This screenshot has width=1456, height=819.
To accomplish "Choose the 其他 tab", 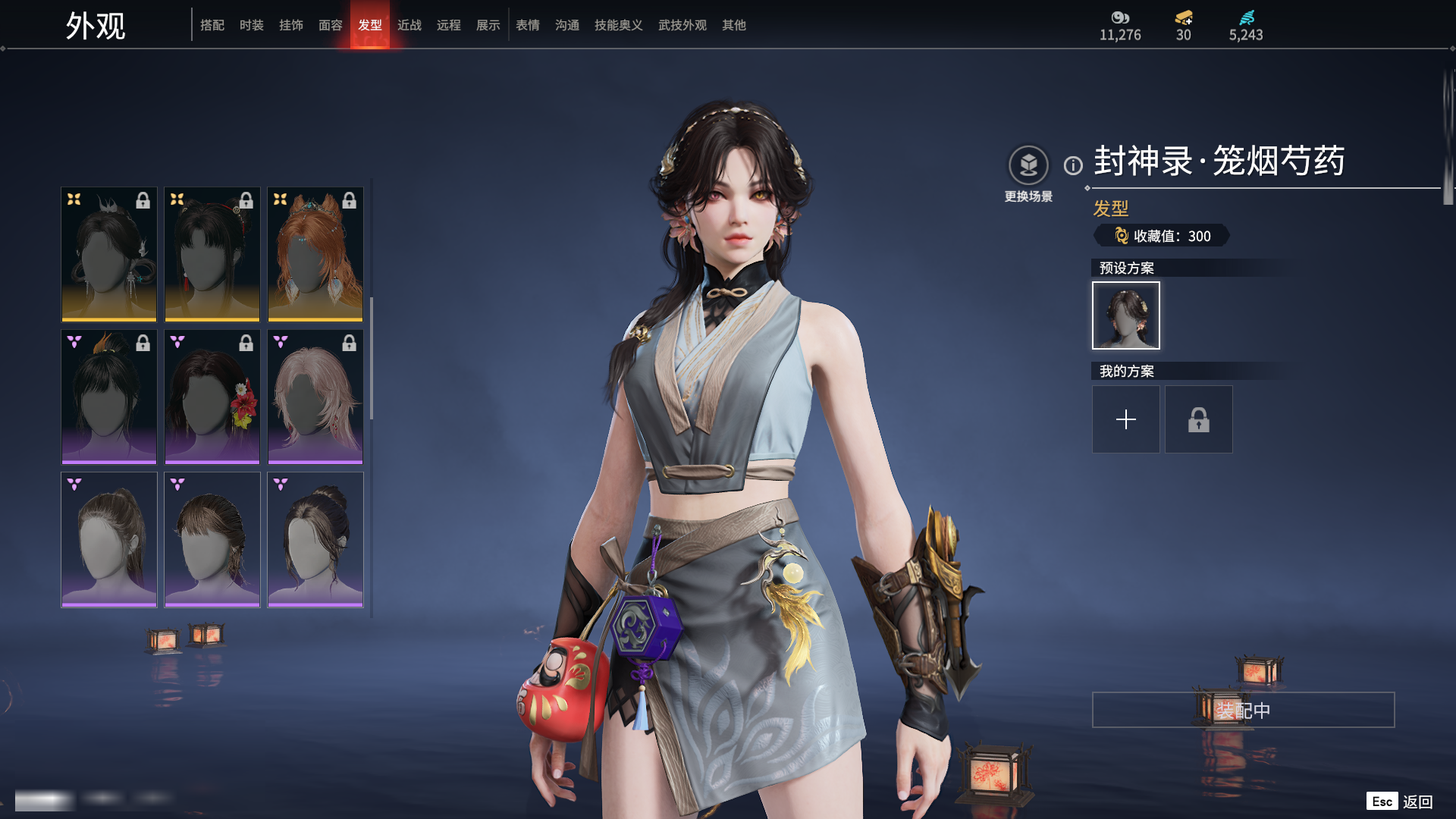I will tap(734, 25).
